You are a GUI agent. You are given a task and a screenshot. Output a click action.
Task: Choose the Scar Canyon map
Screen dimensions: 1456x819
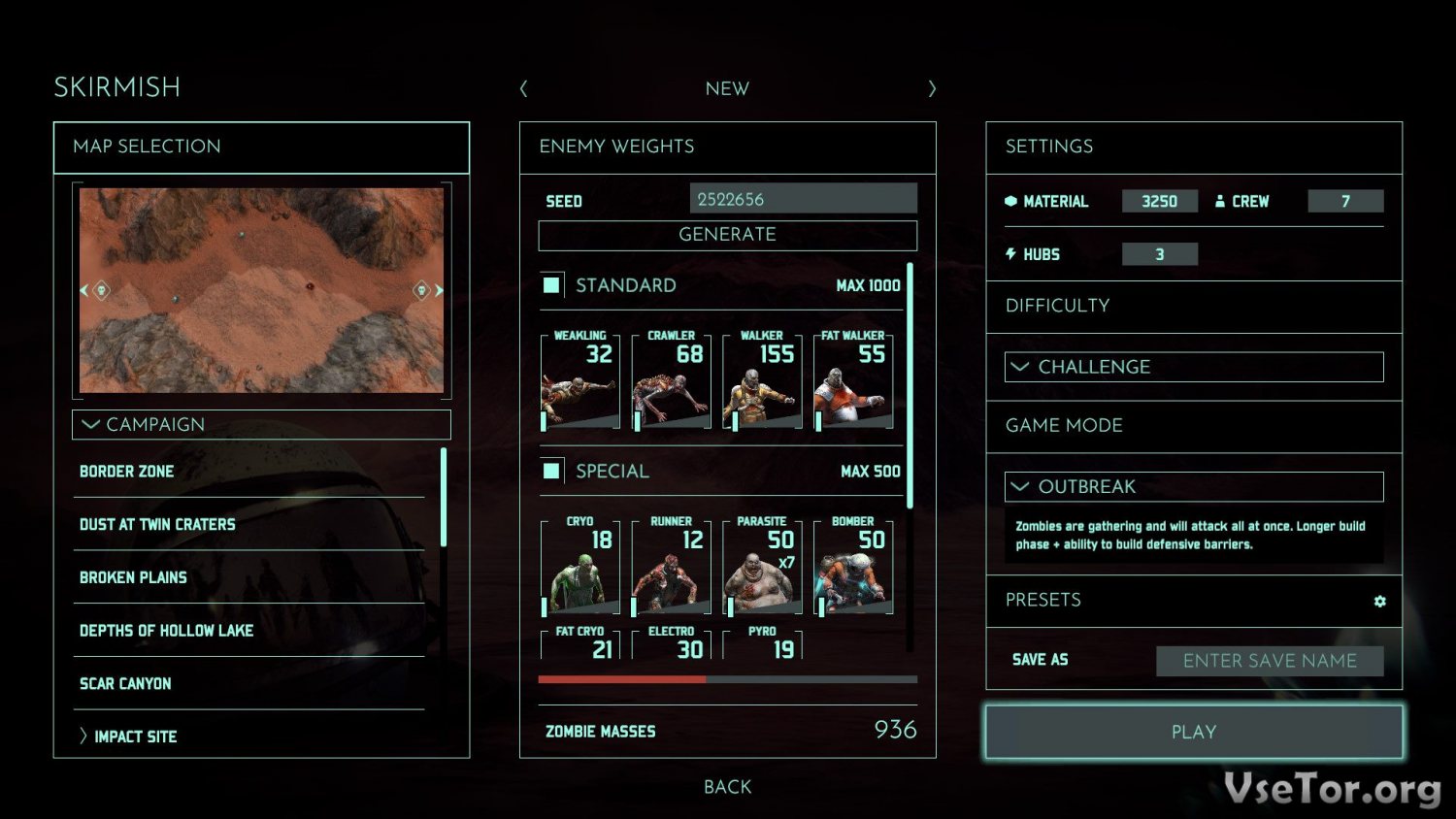pyautogui.click(x=125, y=684)
